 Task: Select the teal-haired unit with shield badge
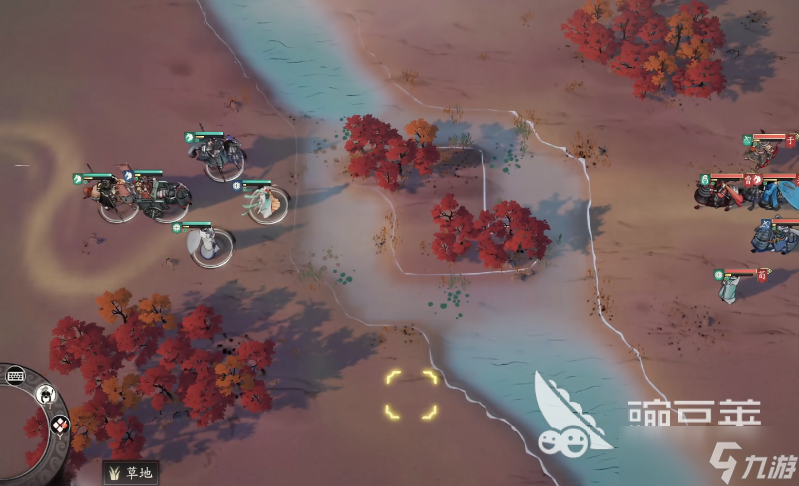[x=266, y=204]
